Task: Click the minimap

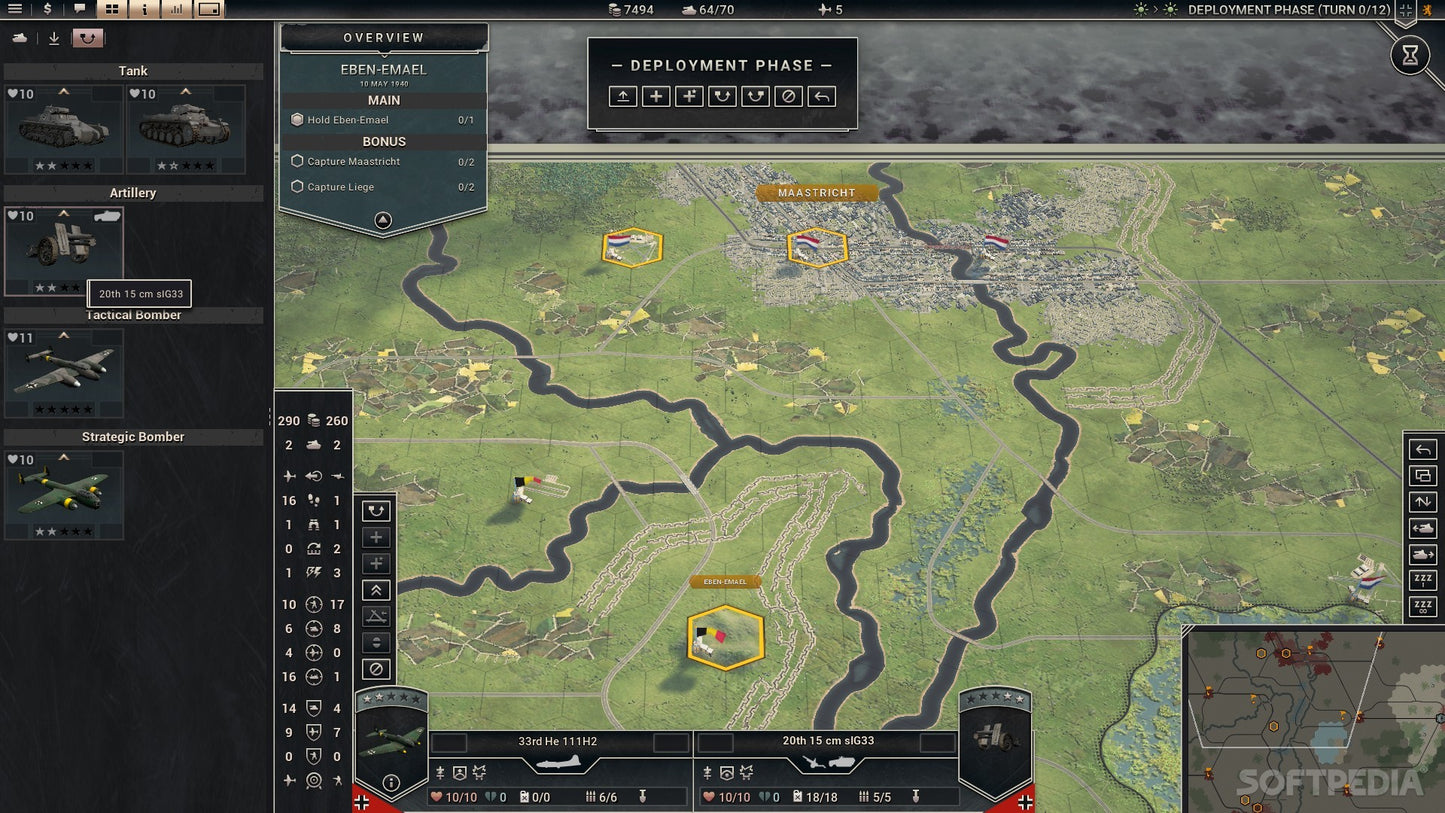Action: [x=1313, y=720]
